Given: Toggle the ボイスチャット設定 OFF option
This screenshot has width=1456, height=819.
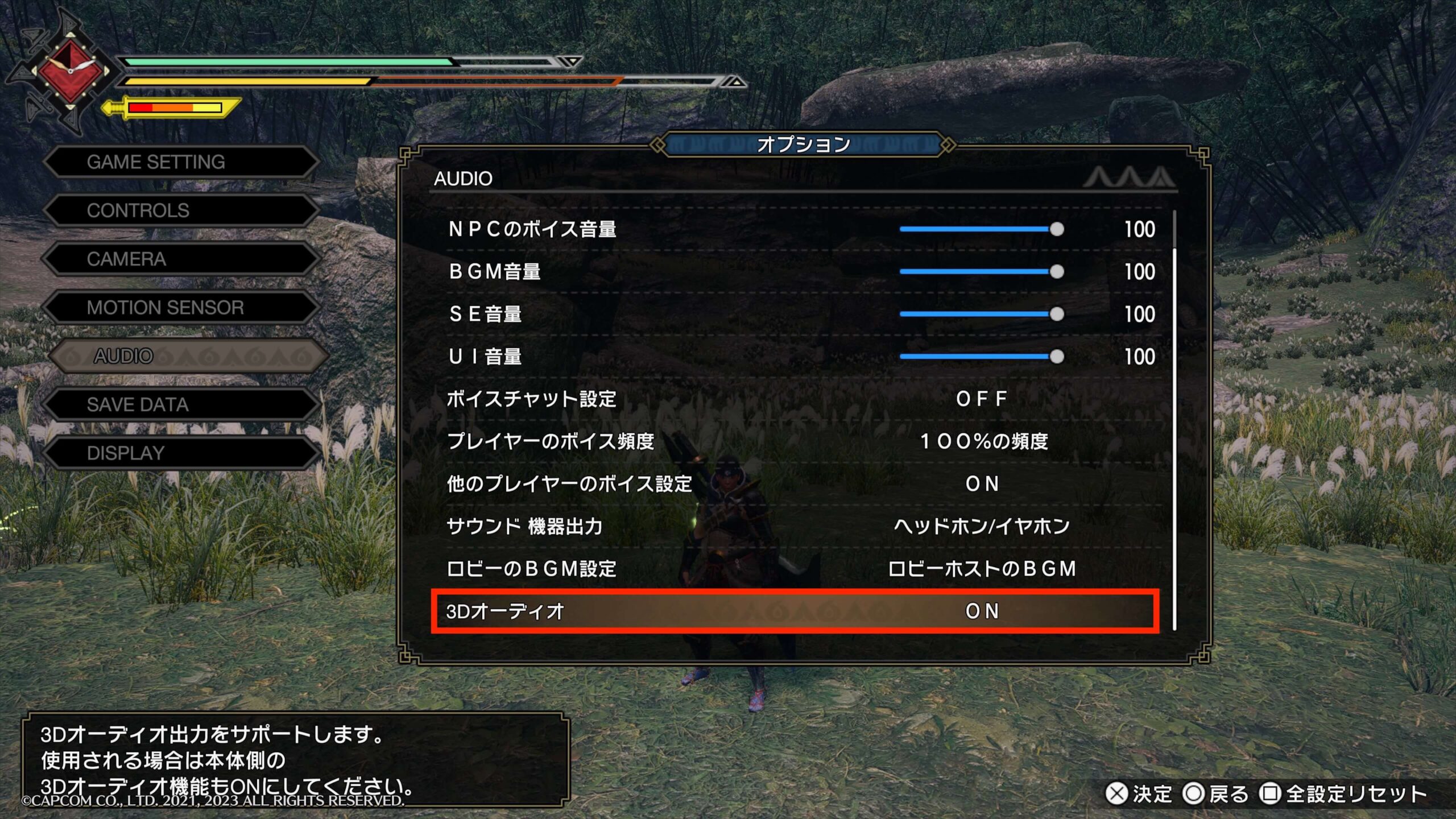Looking at the screenshot, I should pyautogui.click(x=982, y=399).
